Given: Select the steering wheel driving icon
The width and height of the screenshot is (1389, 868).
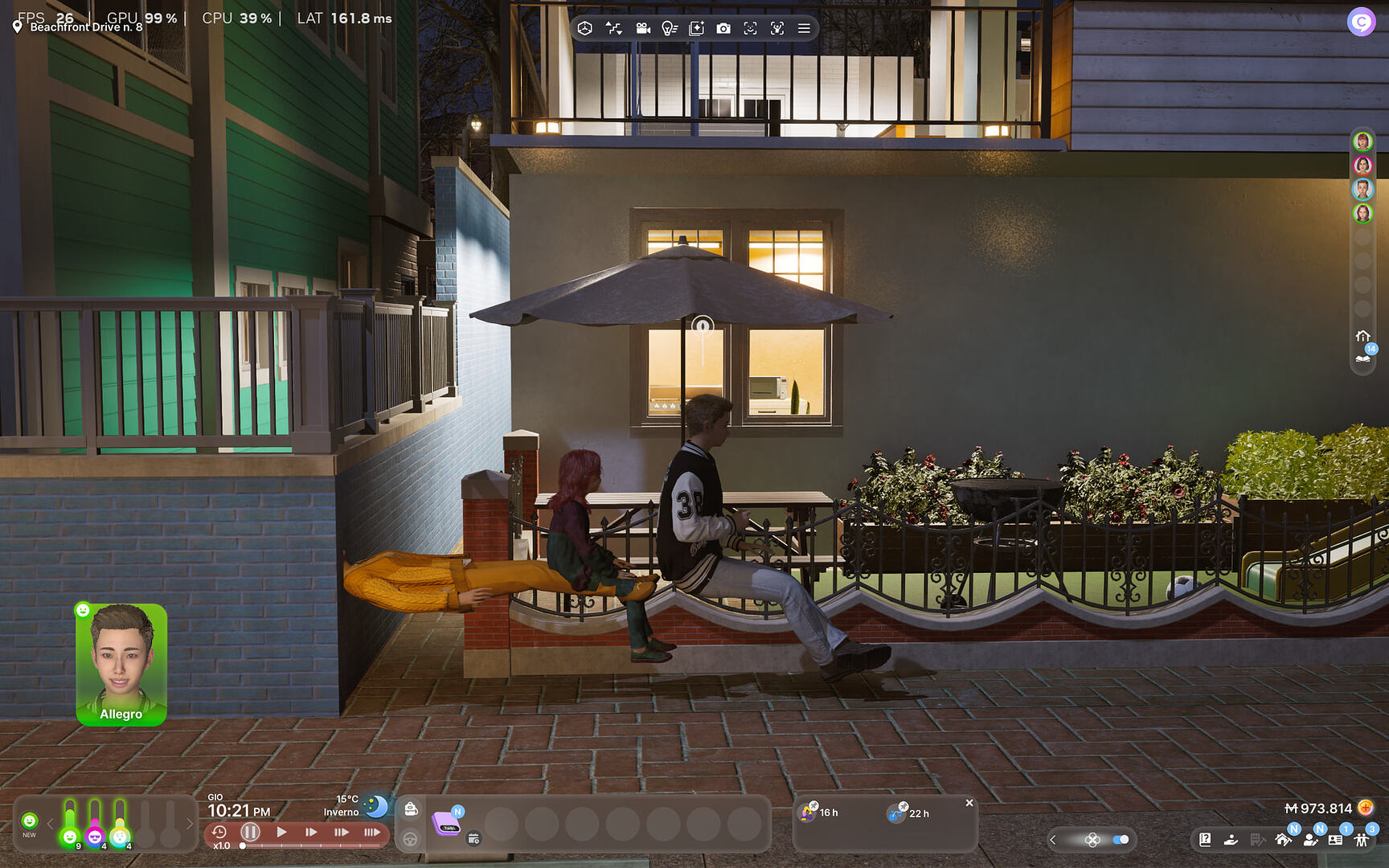Looking at the screenshot, I should (410, 840).
